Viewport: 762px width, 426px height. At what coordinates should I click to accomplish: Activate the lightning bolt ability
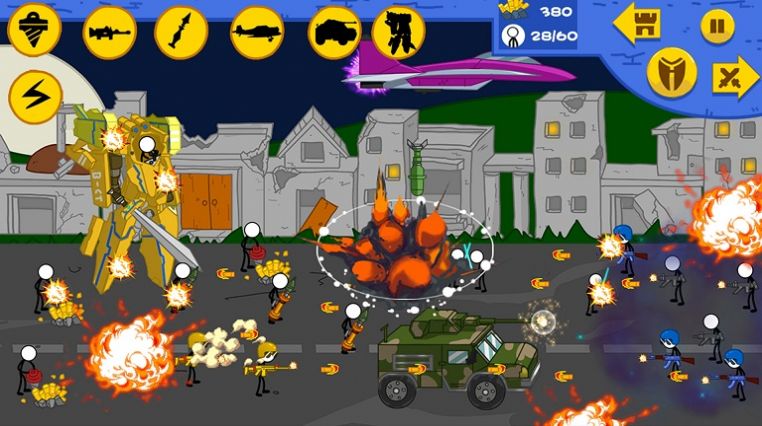click(x=35, y=97)
